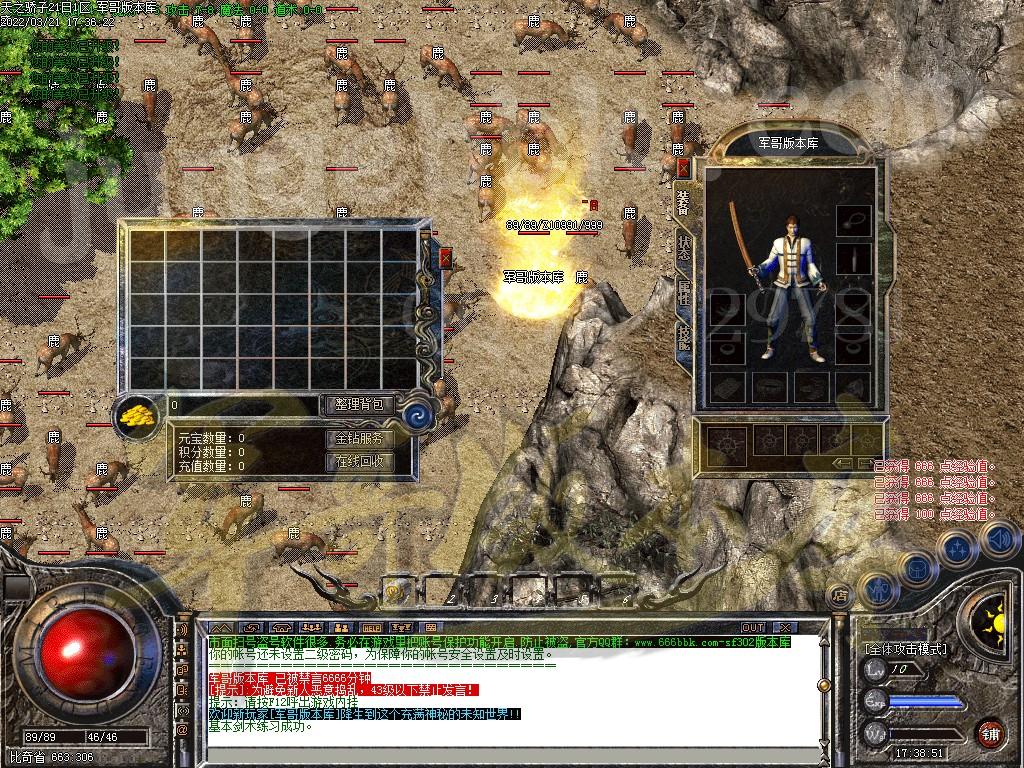Open the 店 store button

click(x=841, y=597)
